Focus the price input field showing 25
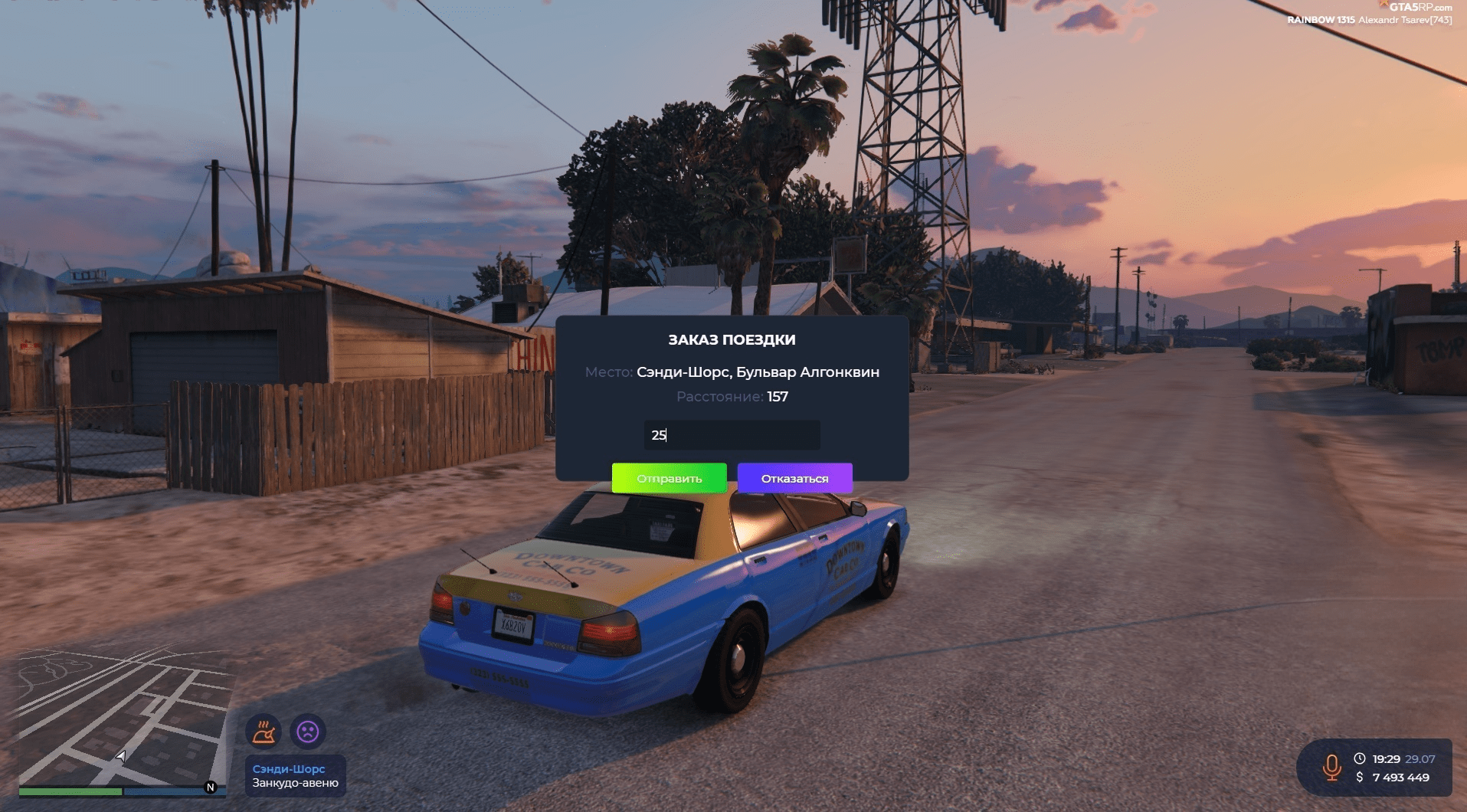The width and height of the screenshot is (1467, 812). click(732, 435)
